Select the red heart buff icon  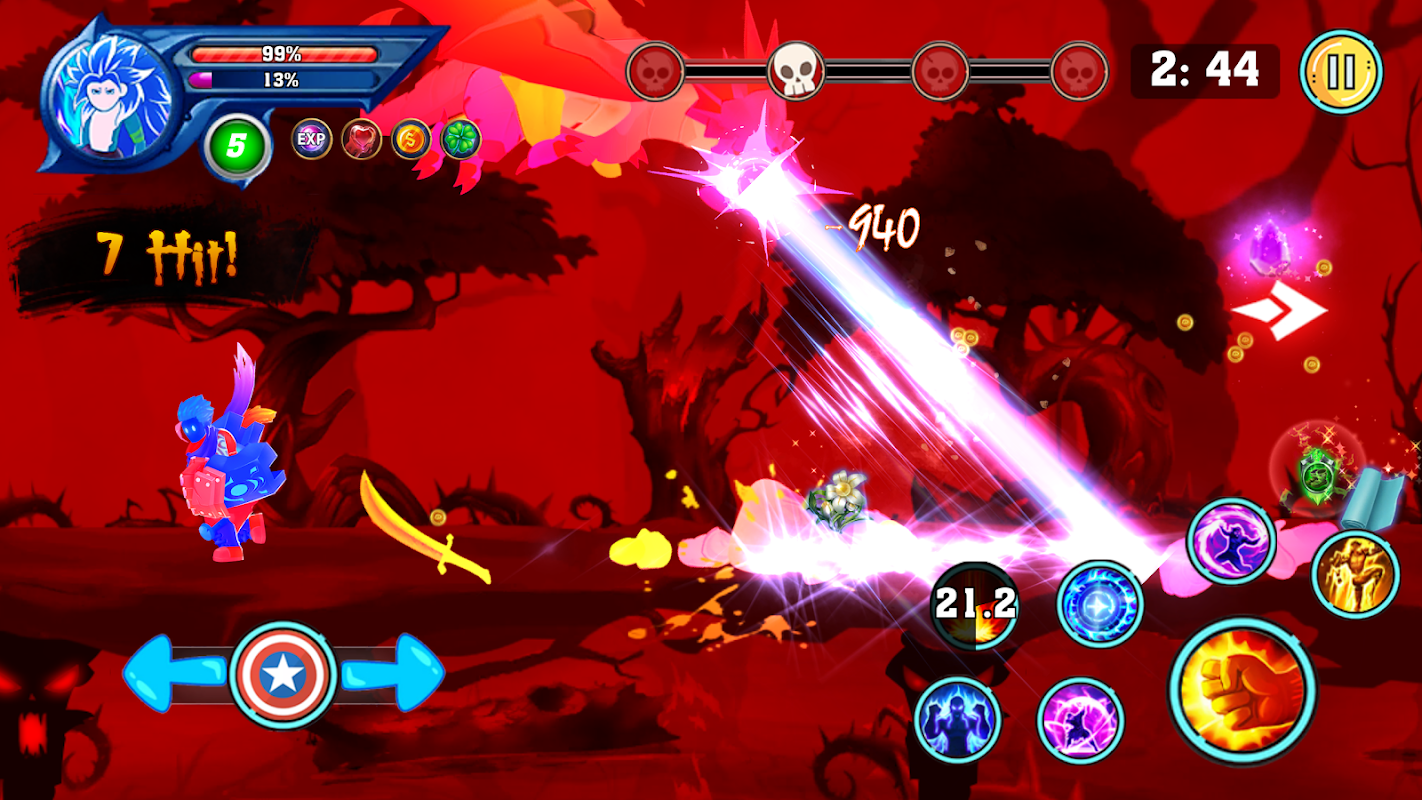[x=361, y=139]
